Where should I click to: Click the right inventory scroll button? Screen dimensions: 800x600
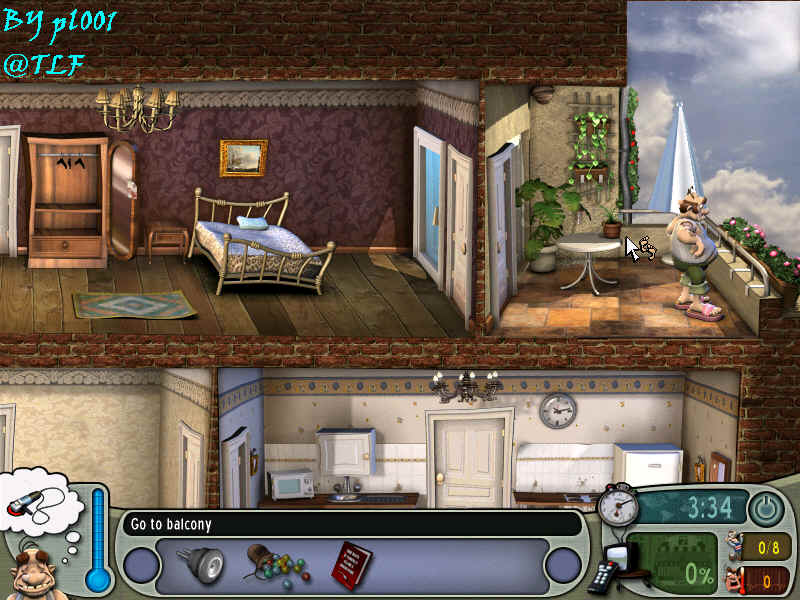tap(563, 565)
